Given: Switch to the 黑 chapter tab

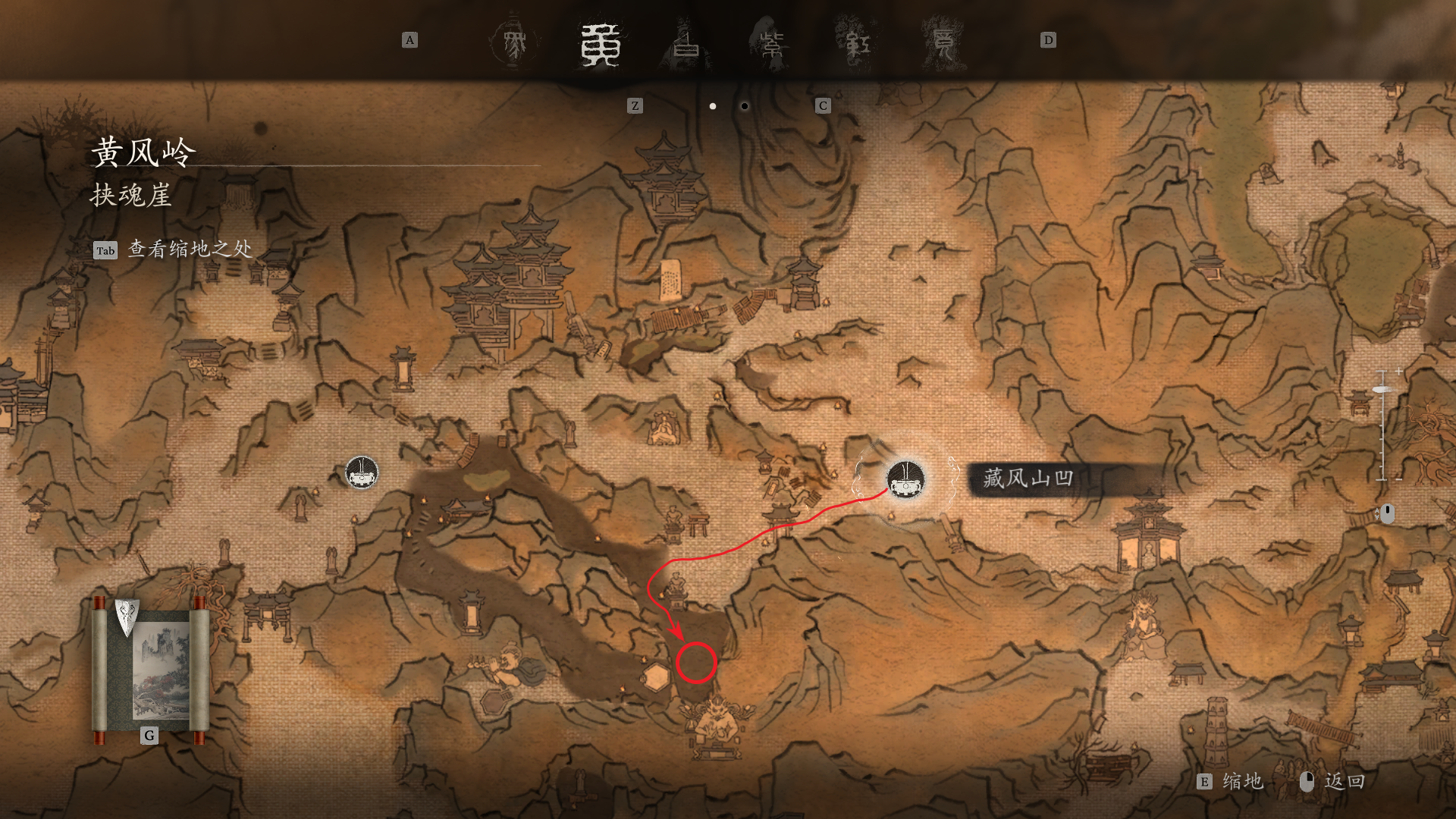Looking at the screenshot, I should (514, 43).
